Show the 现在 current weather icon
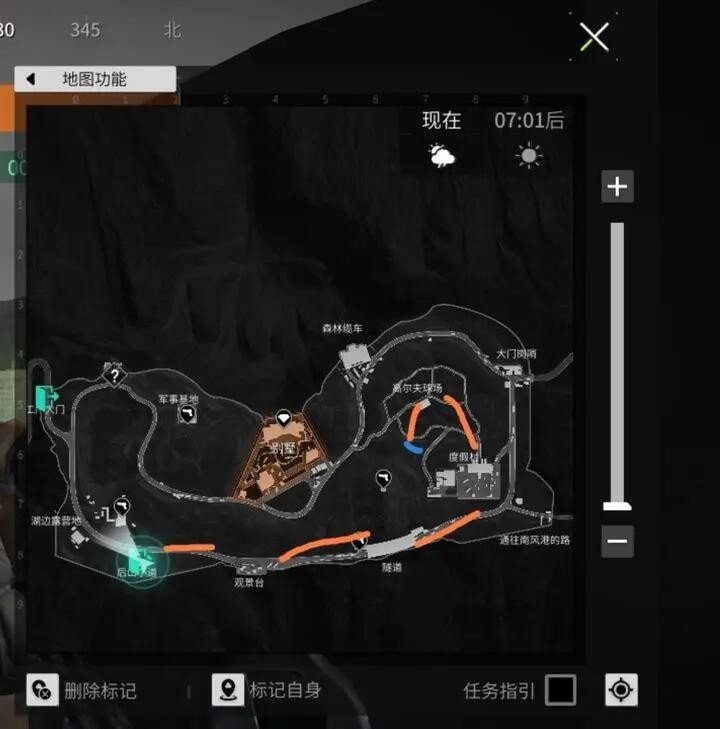This screenshot has height=729, width=720. [x=441, y=155]
